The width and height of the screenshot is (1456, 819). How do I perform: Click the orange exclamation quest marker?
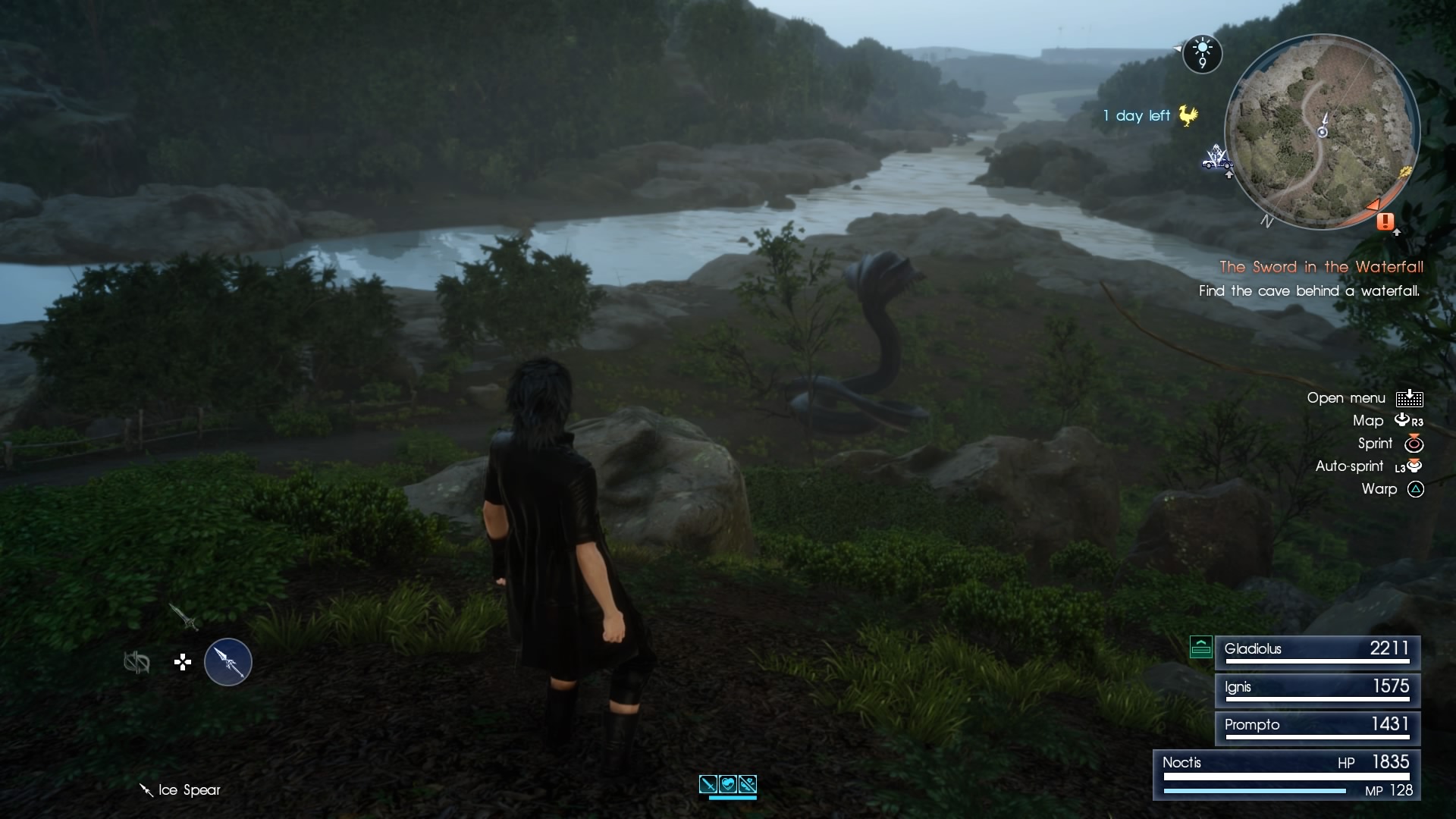click(1385, 222)
